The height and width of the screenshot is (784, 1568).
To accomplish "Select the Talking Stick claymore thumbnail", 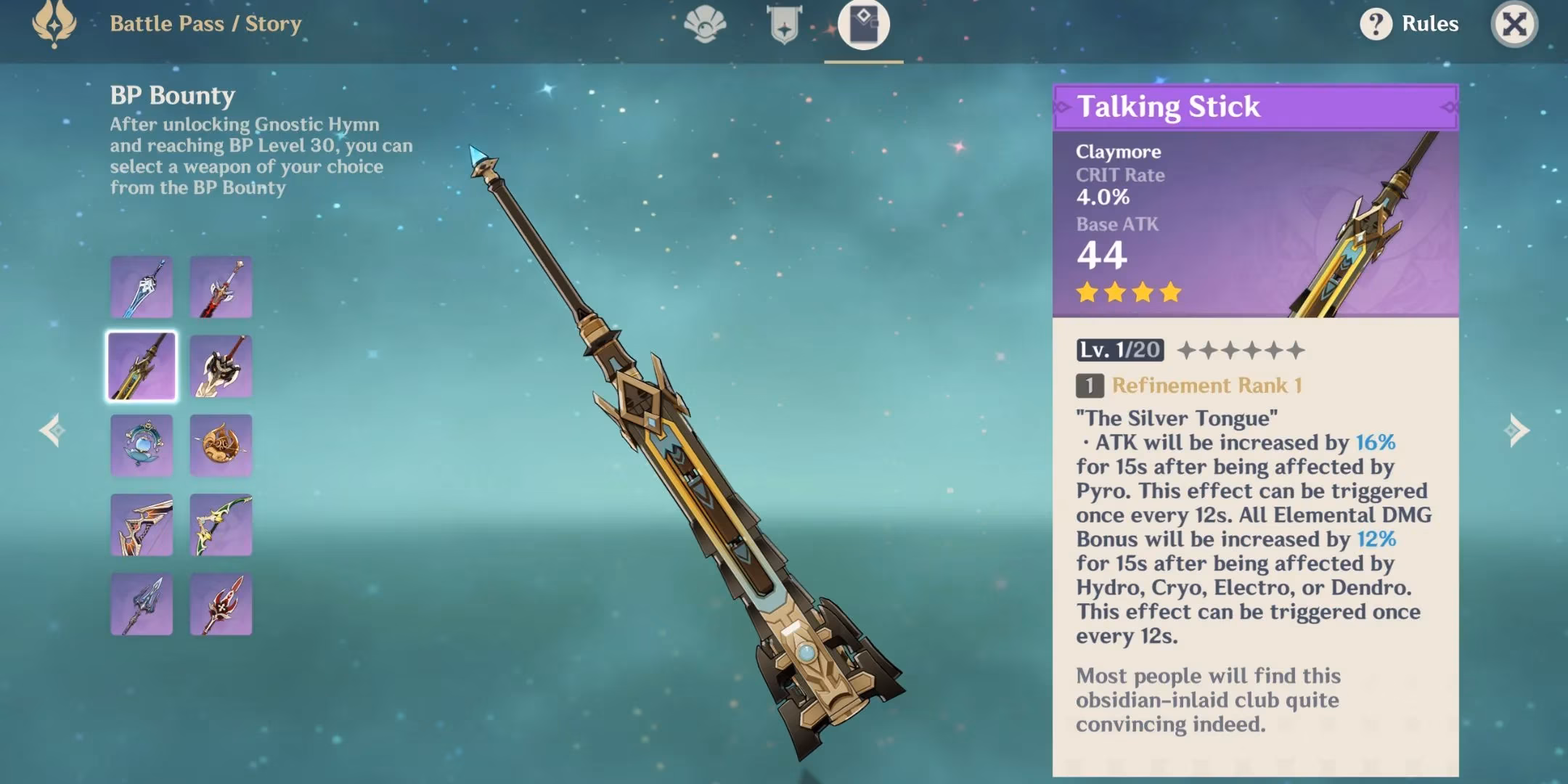I will point(142,366).
